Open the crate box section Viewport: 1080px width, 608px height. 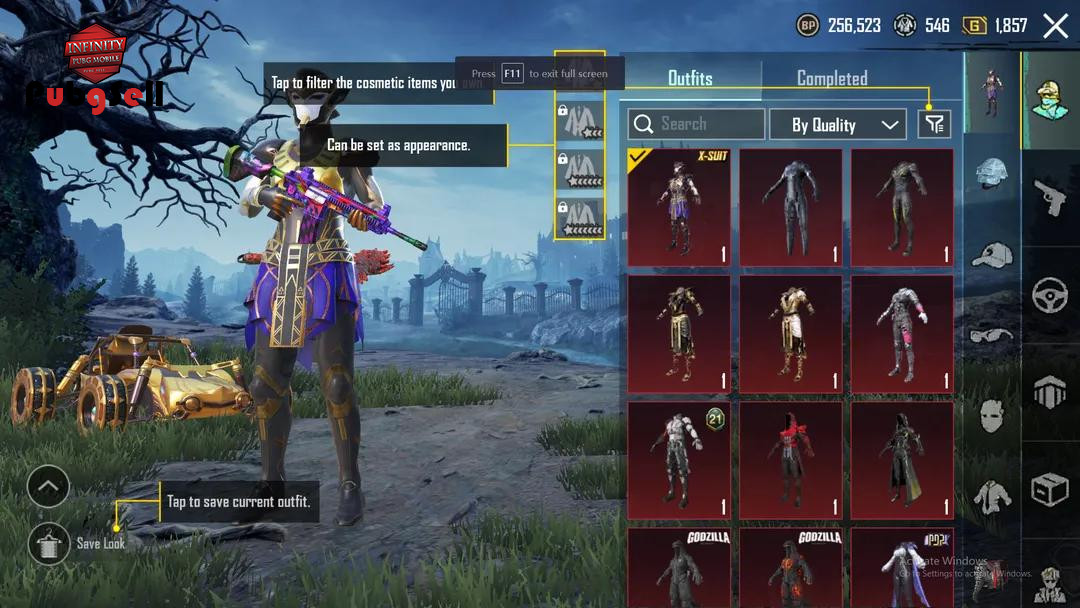(1050, 490)
